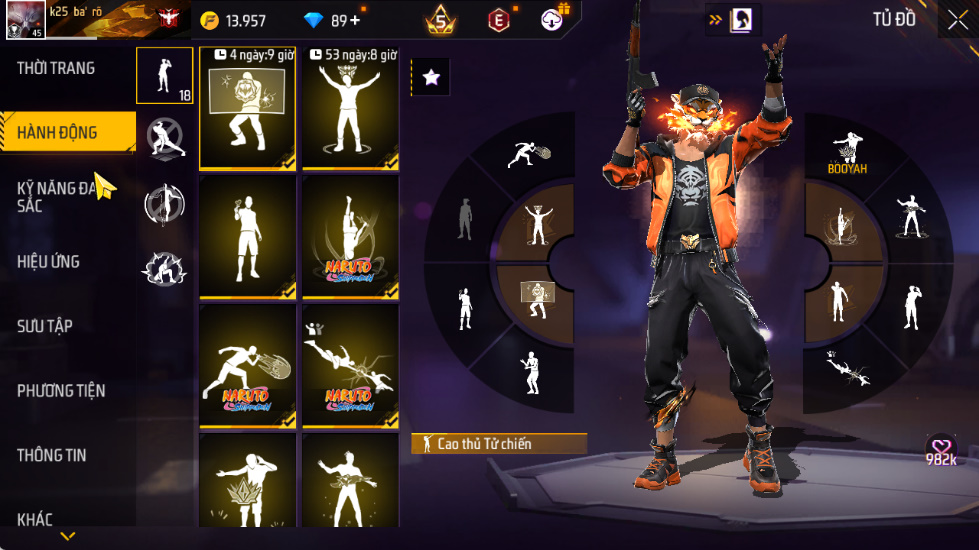This screenshot has width=979, height=550.
Task: Select the emote with 4 ngày:9 giờ timer
Action: pos(248,108)
